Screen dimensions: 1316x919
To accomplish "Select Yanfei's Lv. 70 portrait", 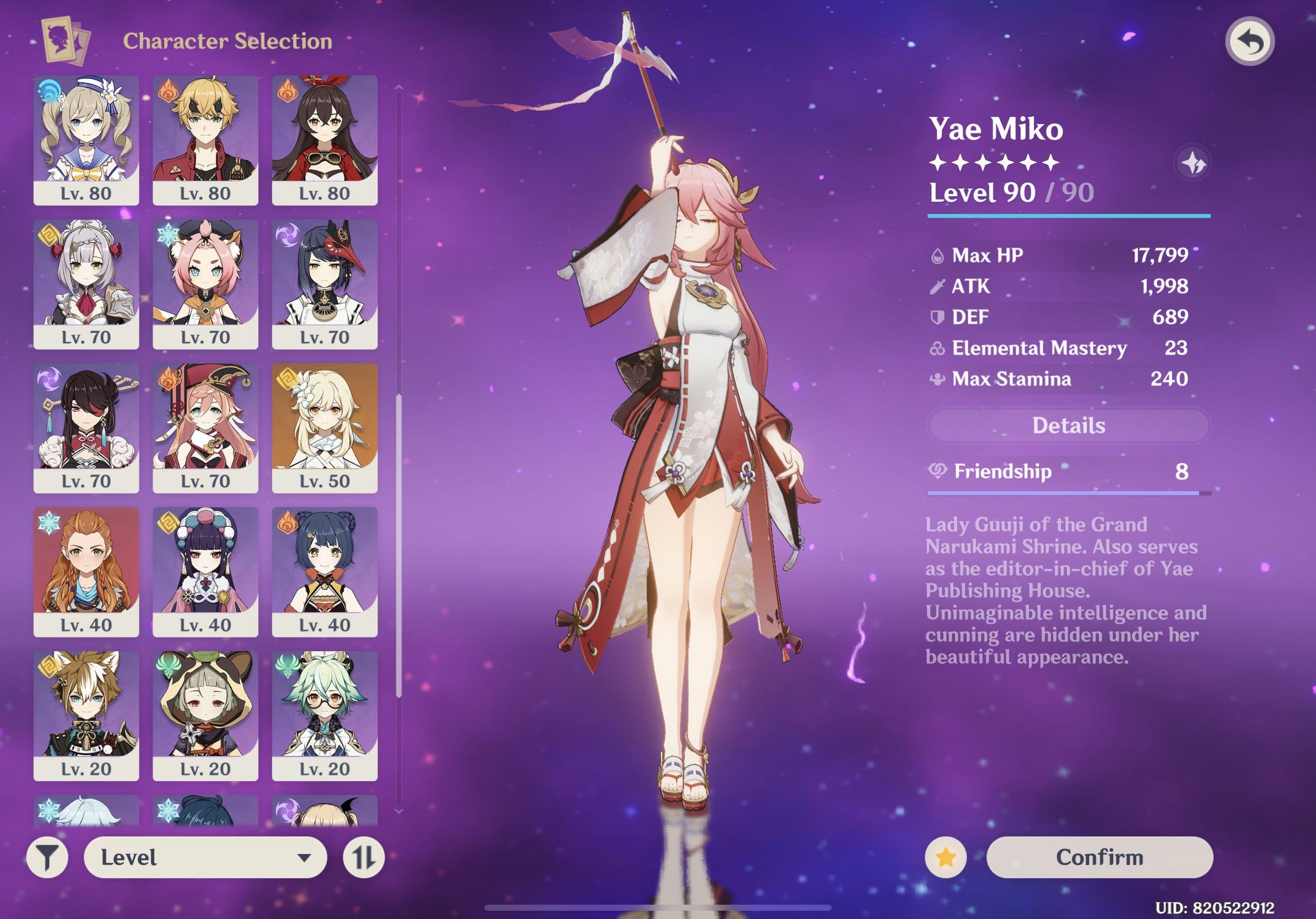I will point(205,428).
